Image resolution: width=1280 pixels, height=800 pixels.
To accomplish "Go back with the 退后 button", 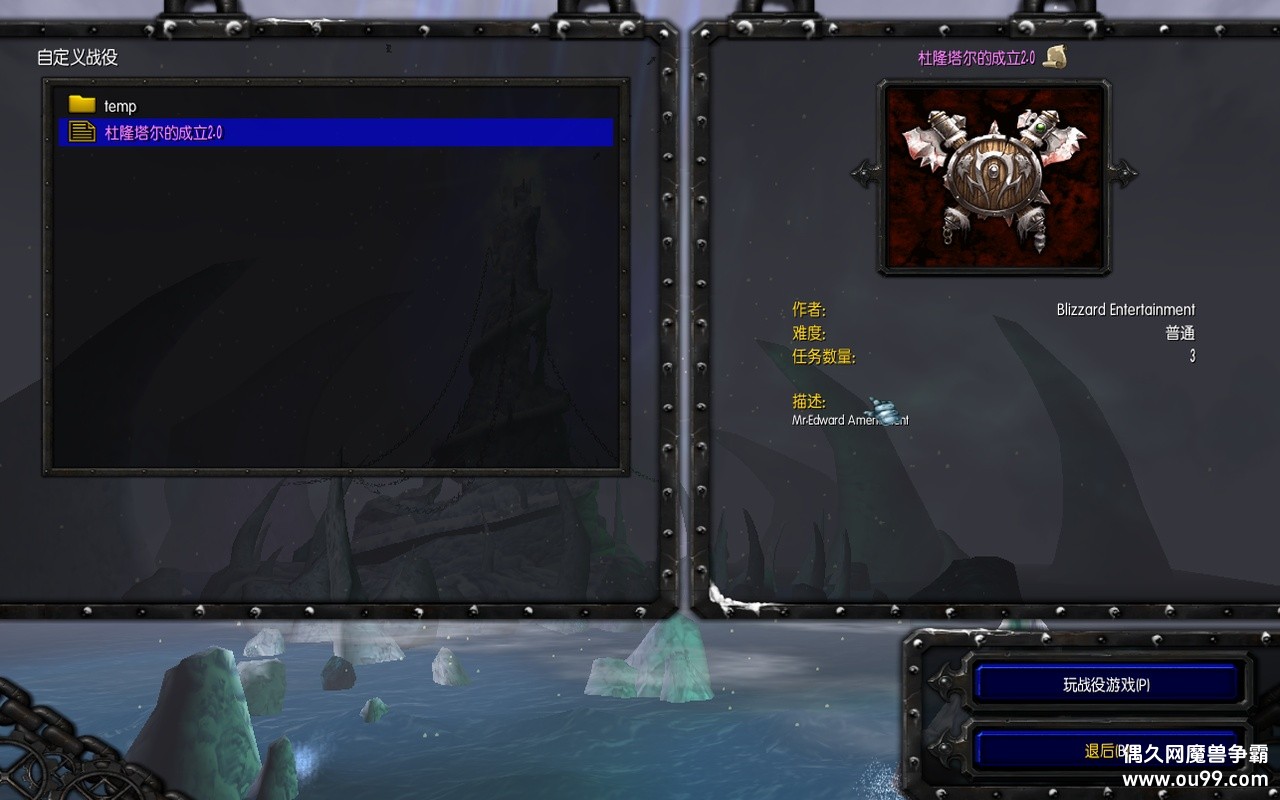I will 1098,750.
